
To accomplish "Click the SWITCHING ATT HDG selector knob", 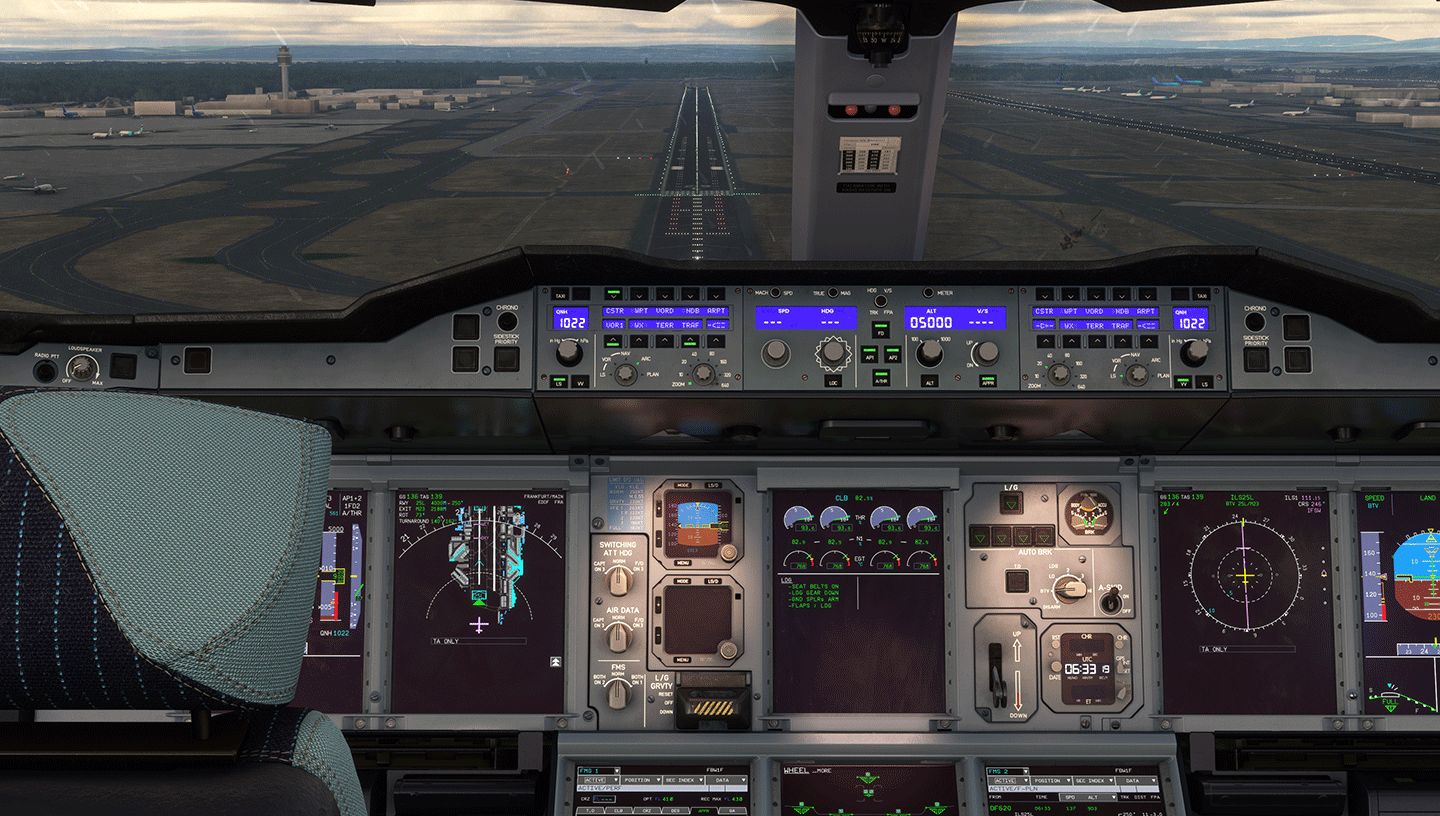I will tap(617, 580).
